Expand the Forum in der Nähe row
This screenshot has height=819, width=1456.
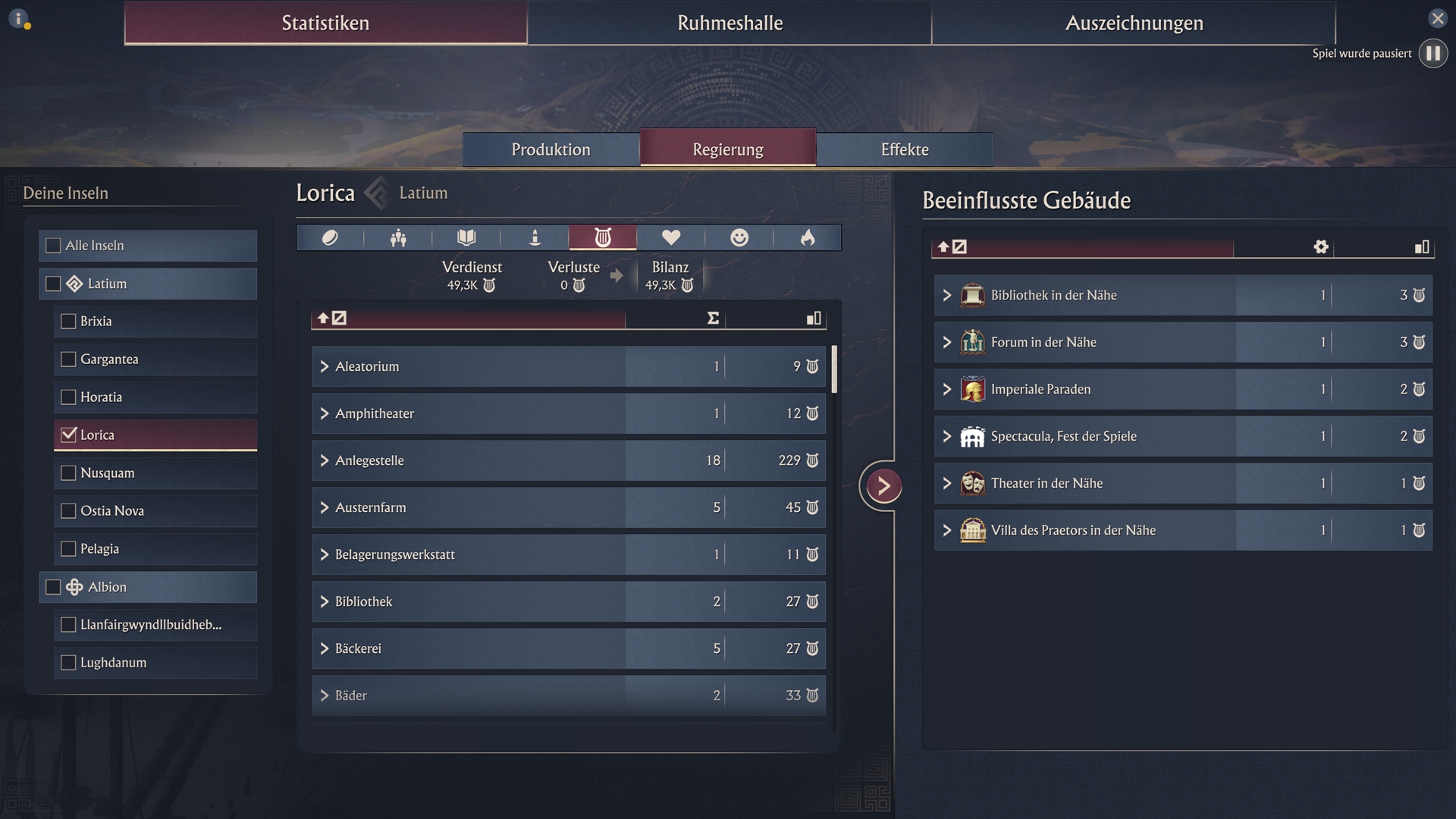coord(947,342)
